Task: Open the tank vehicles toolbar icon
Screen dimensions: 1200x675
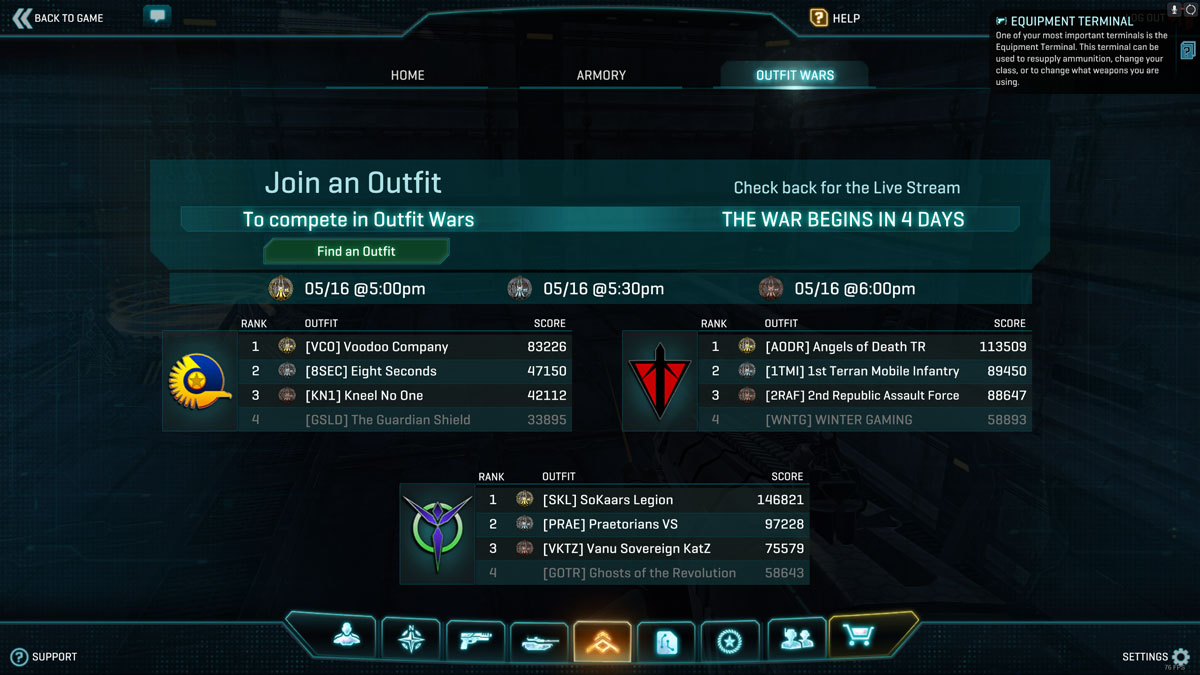Action: pyautogui.click(x=538, y=642)
